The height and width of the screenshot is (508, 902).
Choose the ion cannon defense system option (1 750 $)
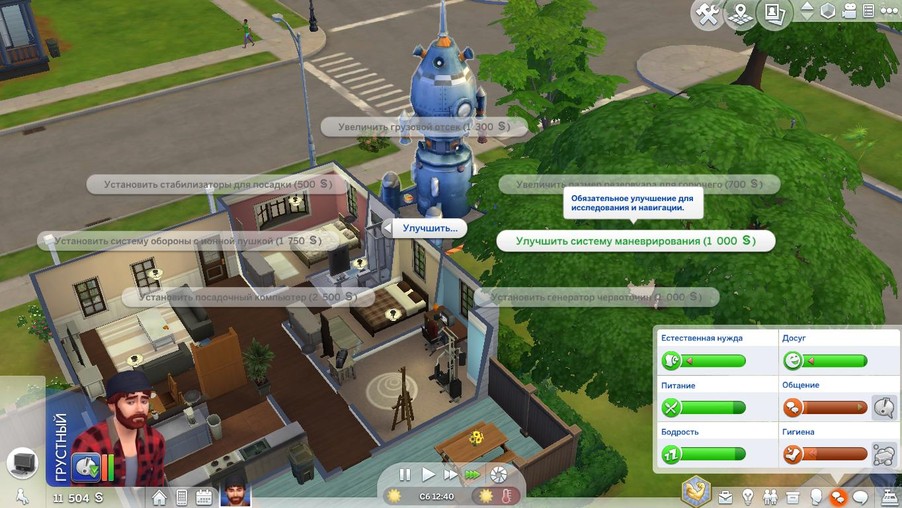180,240
